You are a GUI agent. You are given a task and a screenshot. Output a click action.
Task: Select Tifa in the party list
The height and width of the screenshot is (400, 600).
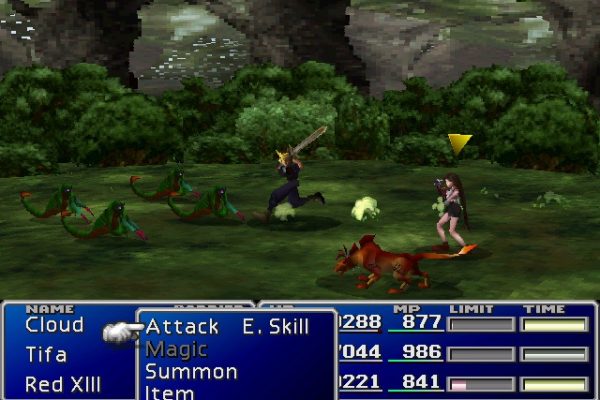click(x=46, y=354)
